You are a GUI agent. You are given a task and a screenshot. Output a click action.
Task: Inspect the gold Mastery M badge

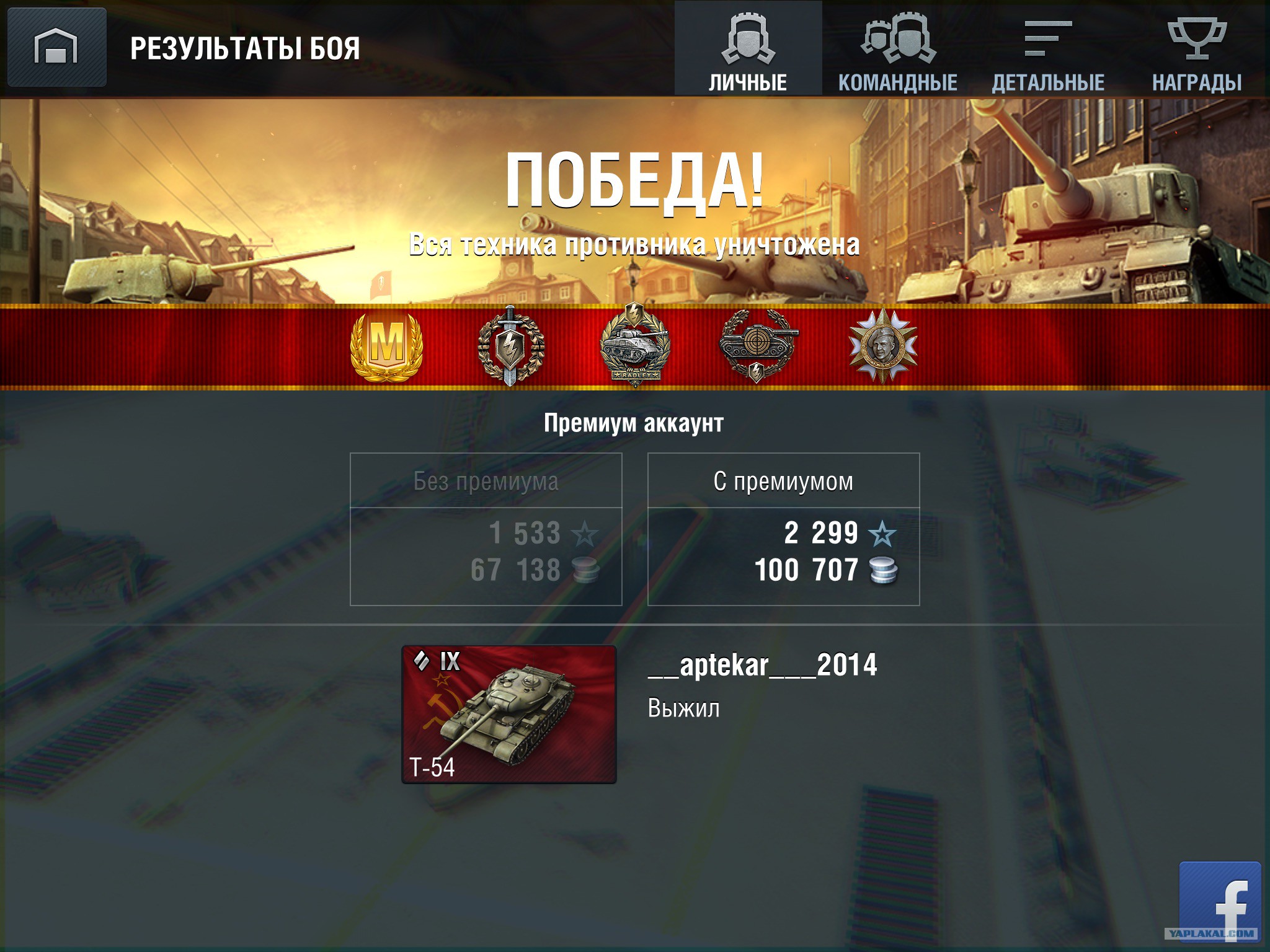(x=387, y=346)
